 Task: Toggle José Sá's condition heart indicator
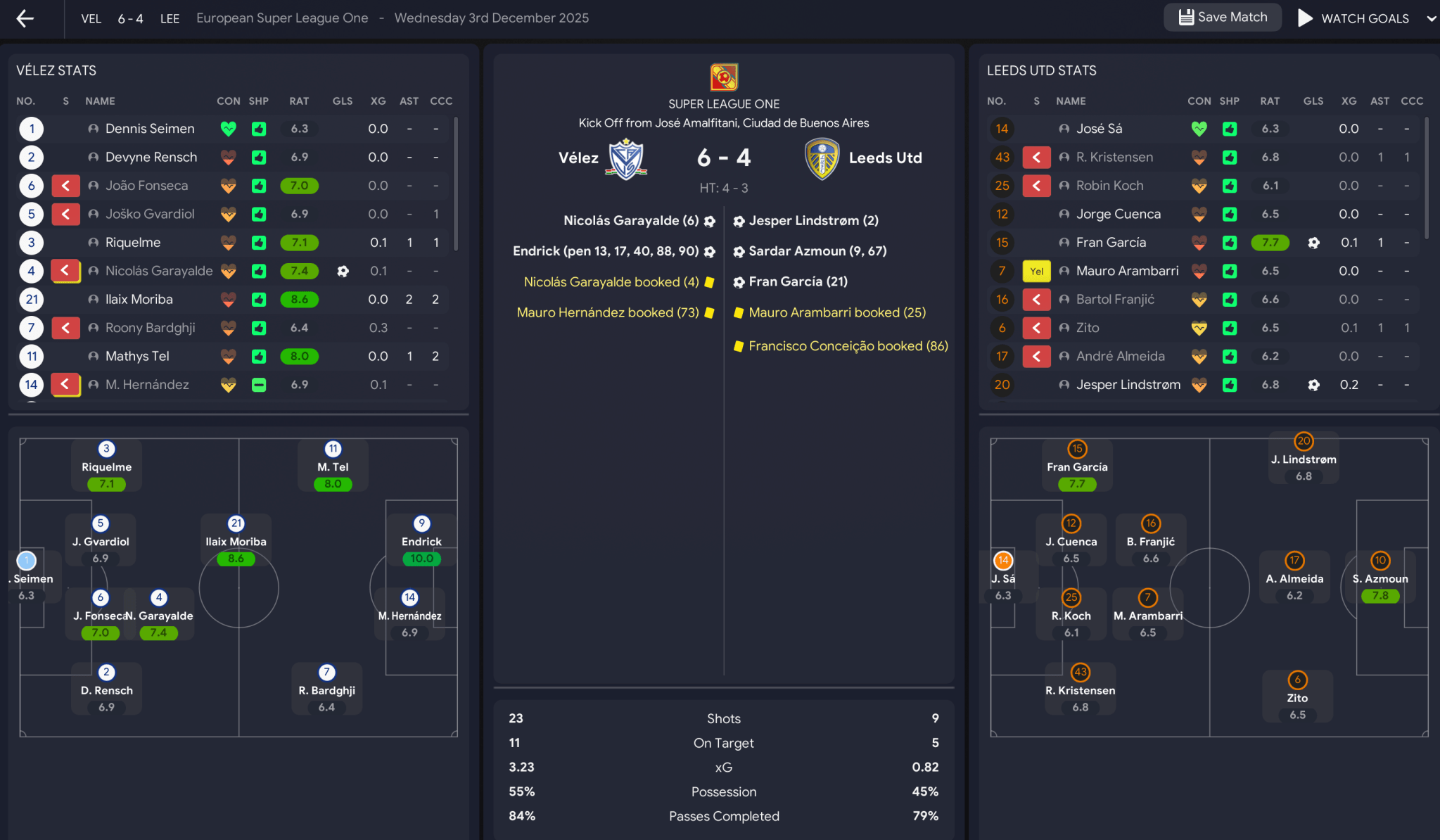(x=1200, y=129)
